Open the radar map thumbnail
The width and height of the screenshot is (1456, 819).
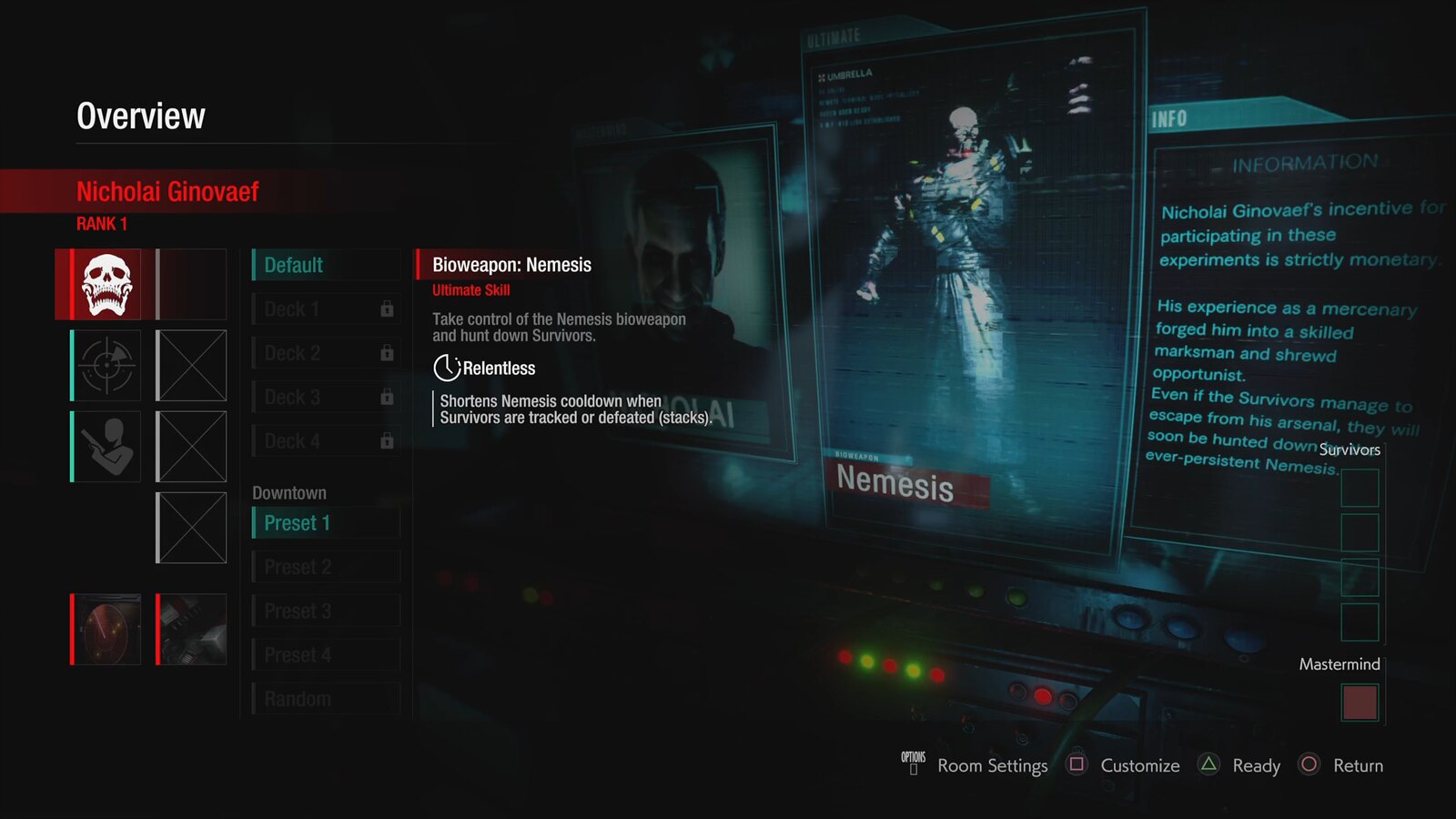click(106, 630)
